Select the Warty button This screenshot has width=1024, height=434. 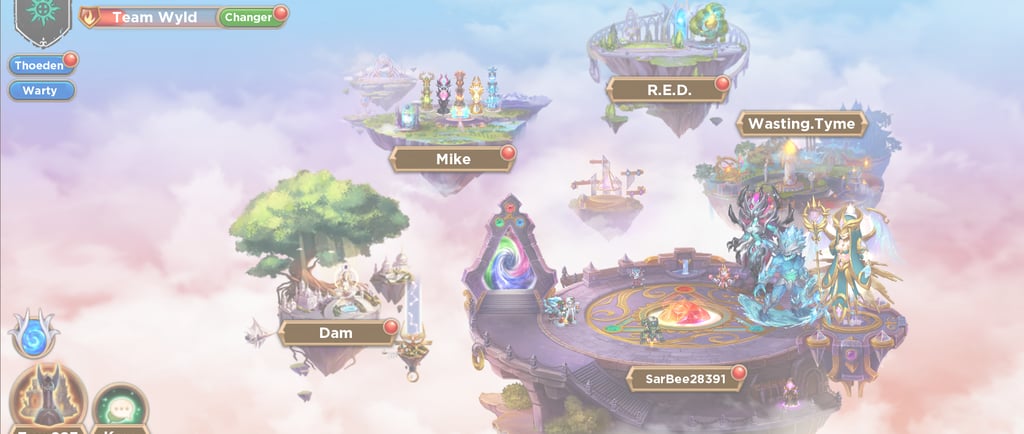click(41, 90)
